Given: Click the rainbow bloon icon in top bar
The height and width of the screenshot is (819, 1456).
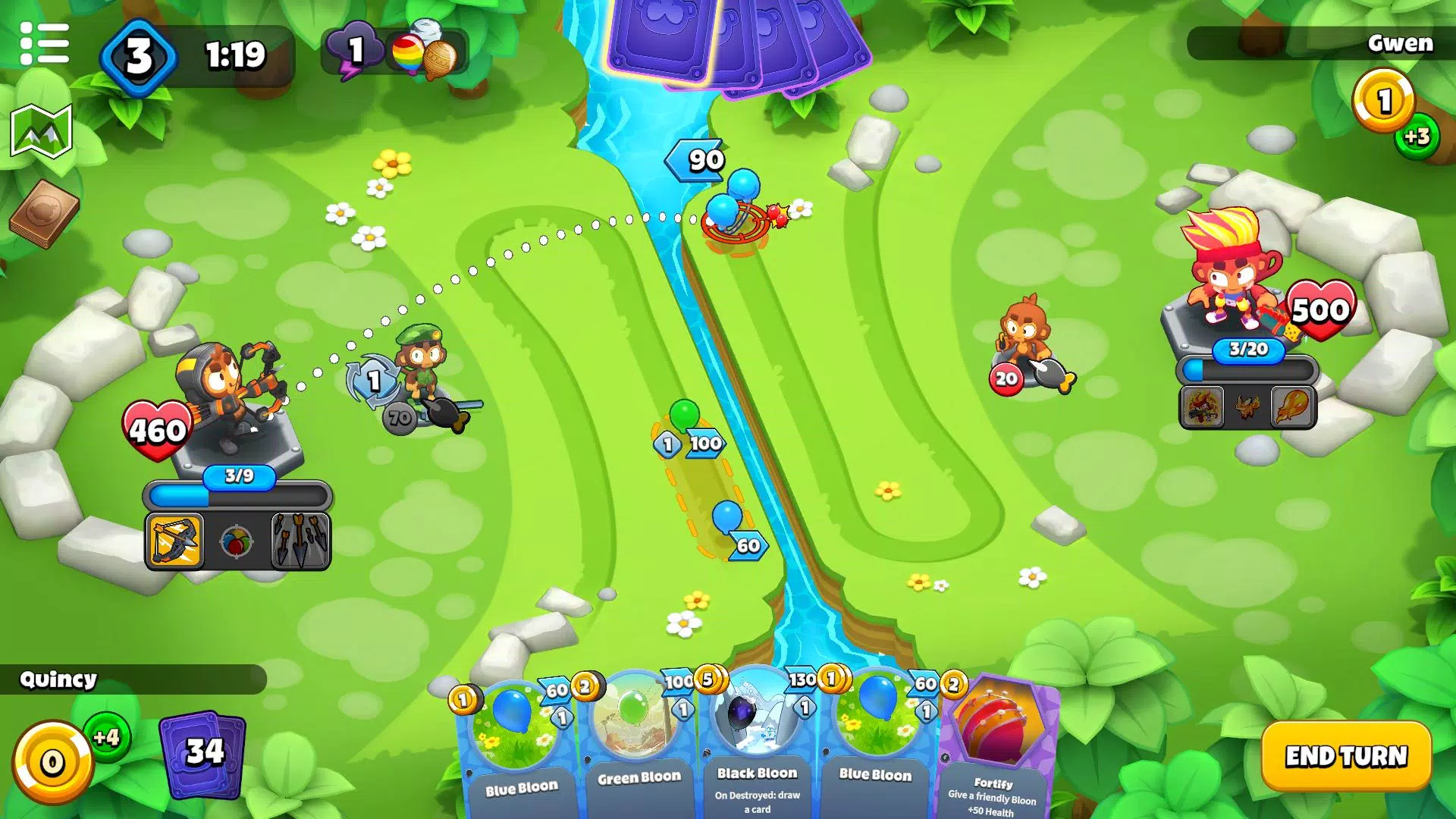Looking at the screenshot, I should pos(406,54).
